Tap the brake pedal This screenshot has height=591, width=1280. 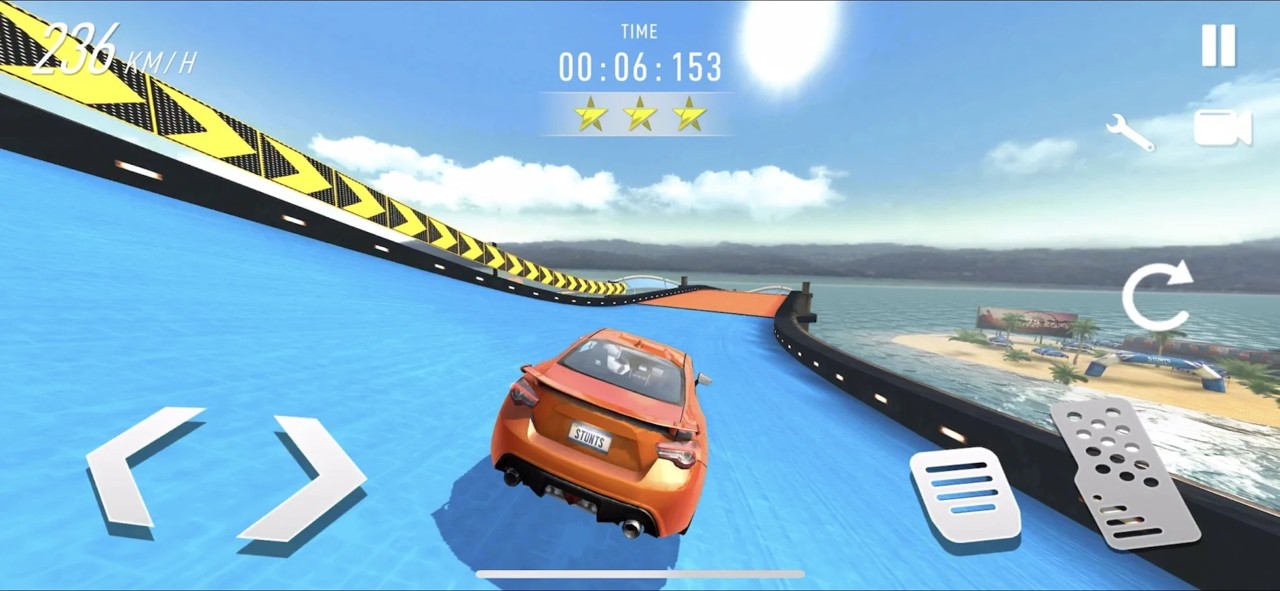click(x=965, y=495)
